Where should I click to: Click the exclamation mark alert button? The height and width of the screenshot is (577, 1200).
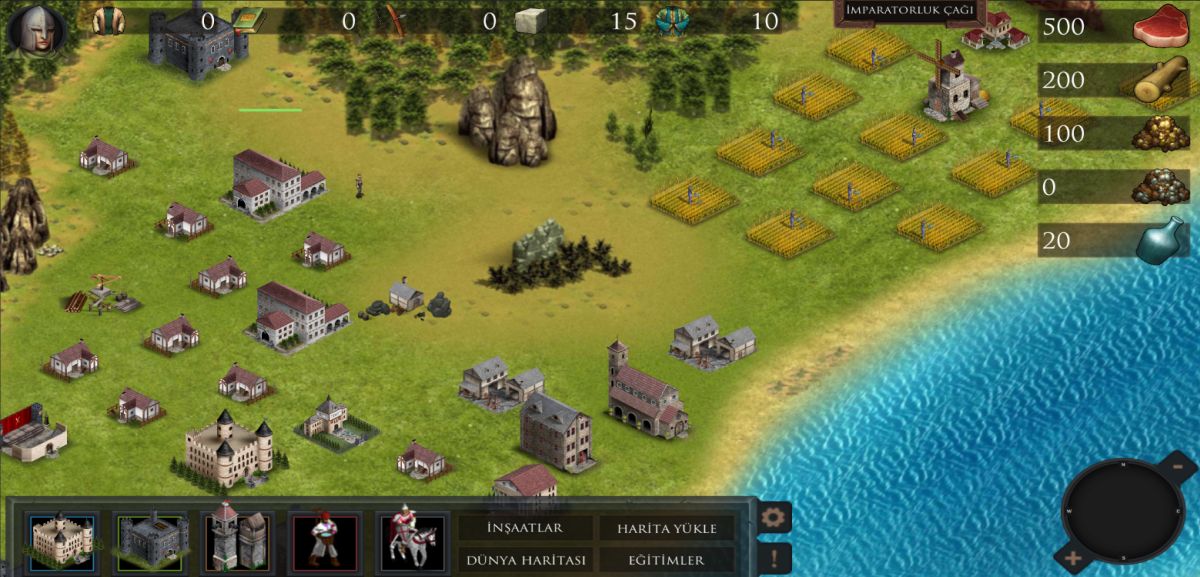775,558
